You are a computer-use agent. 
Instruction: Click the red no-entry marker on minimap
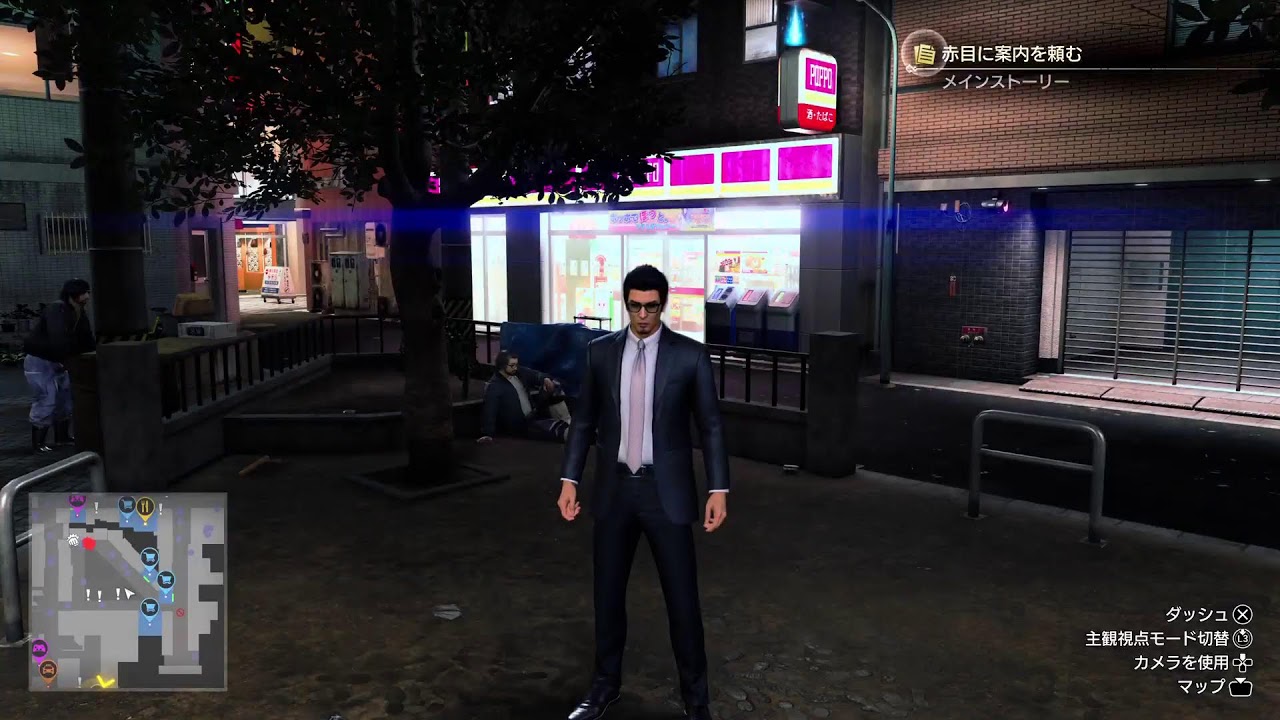click(181, 612)
